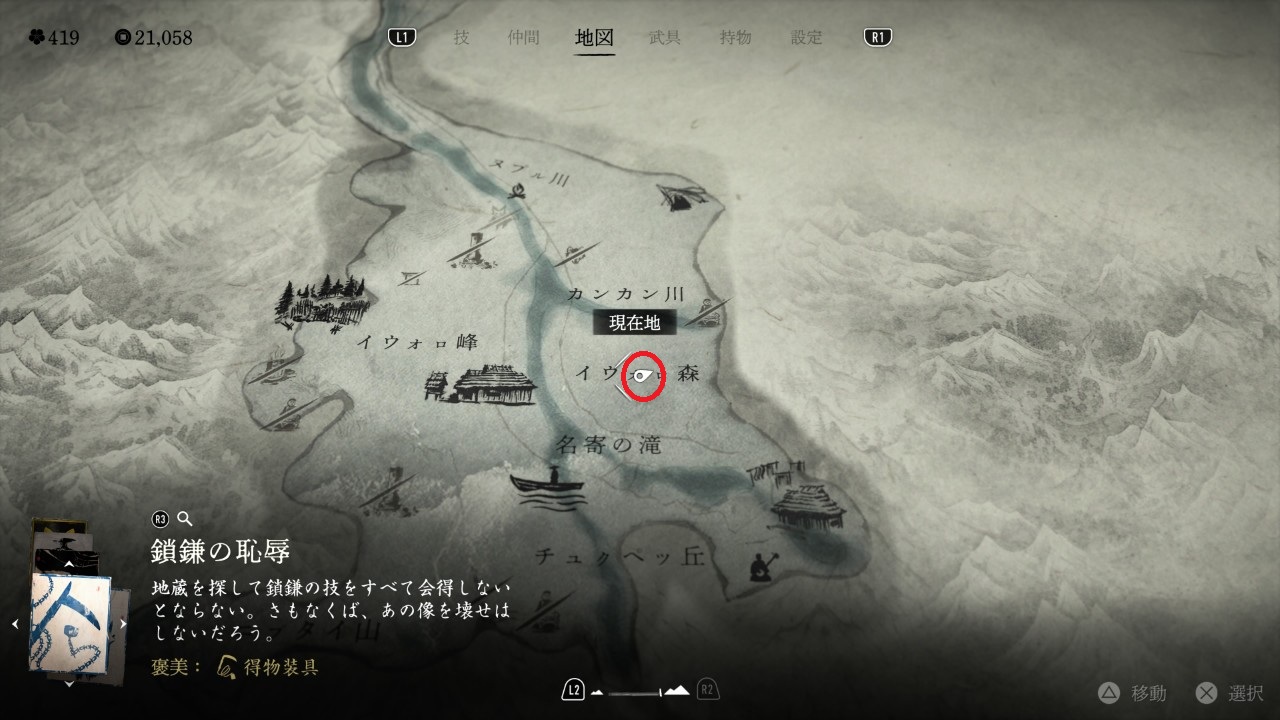Select the shamisen player map marker
1280x720 pixels.
[x=760, y=566]
